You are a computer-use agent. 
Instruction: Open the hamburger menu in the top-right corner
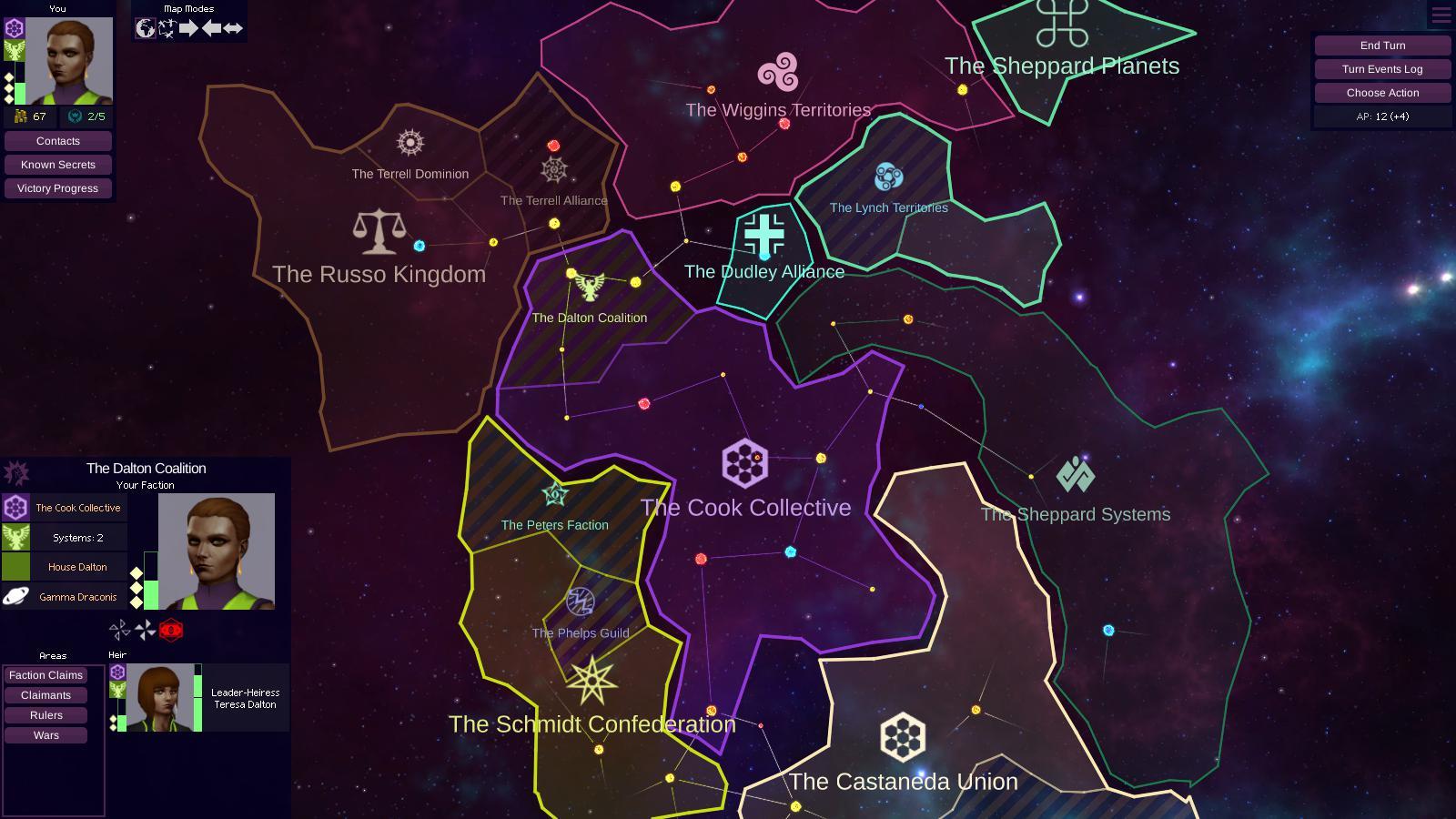(x=1441, y=15)
